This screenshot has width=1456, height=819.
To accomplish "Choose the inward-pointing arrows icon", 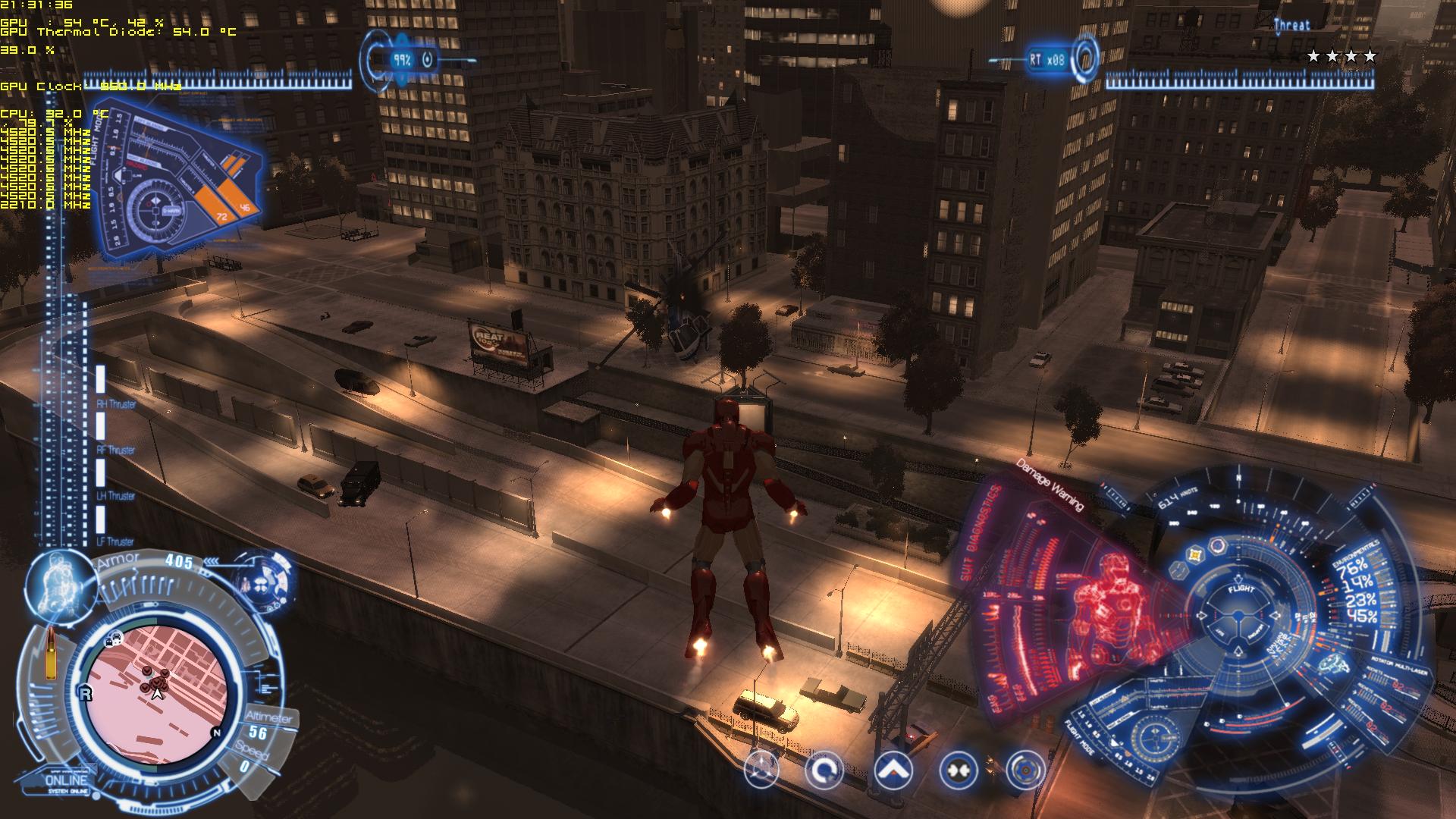I will [x=958, y=771].
